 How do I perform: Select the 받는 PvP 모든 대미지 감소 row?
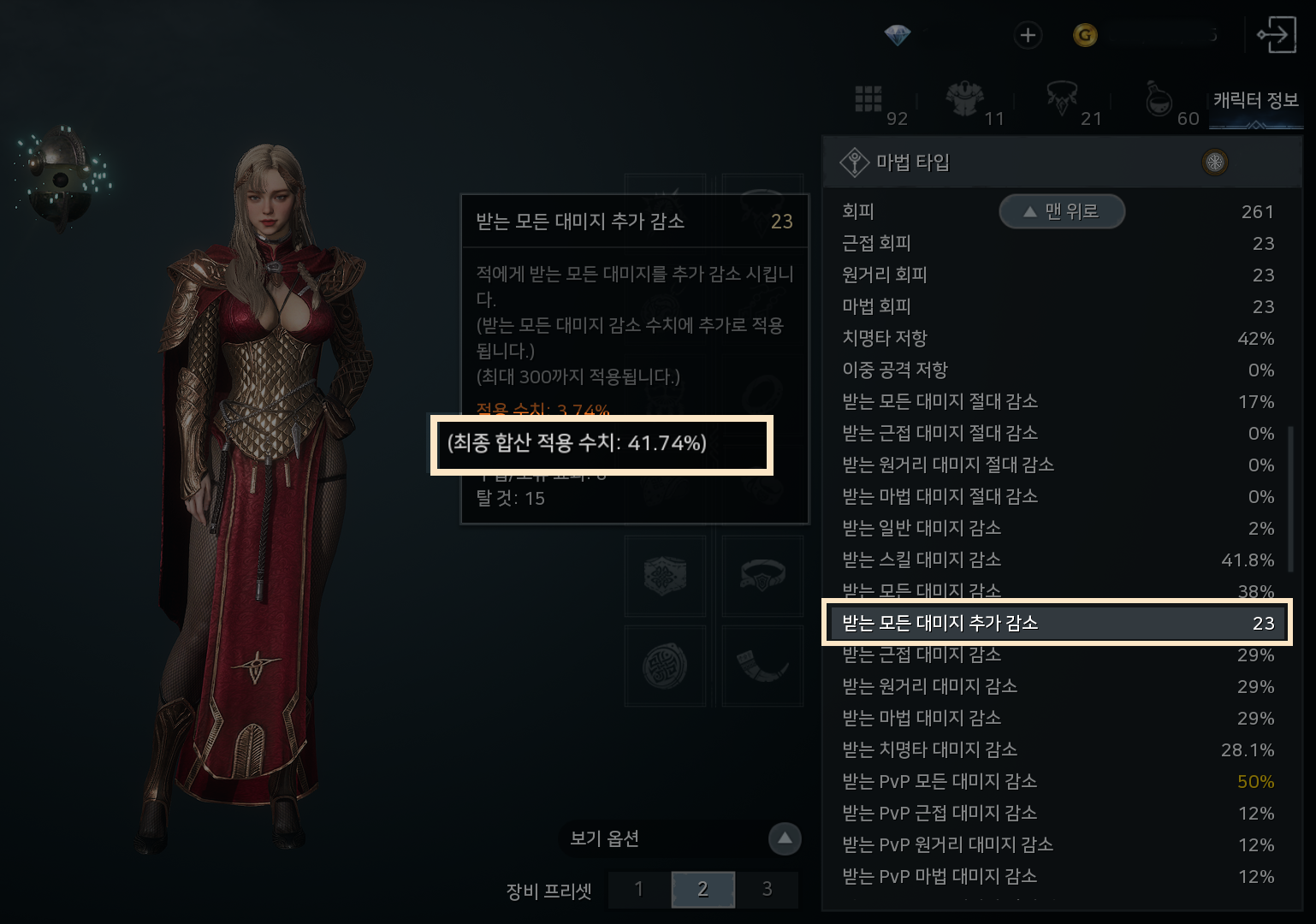point(1057,781)
